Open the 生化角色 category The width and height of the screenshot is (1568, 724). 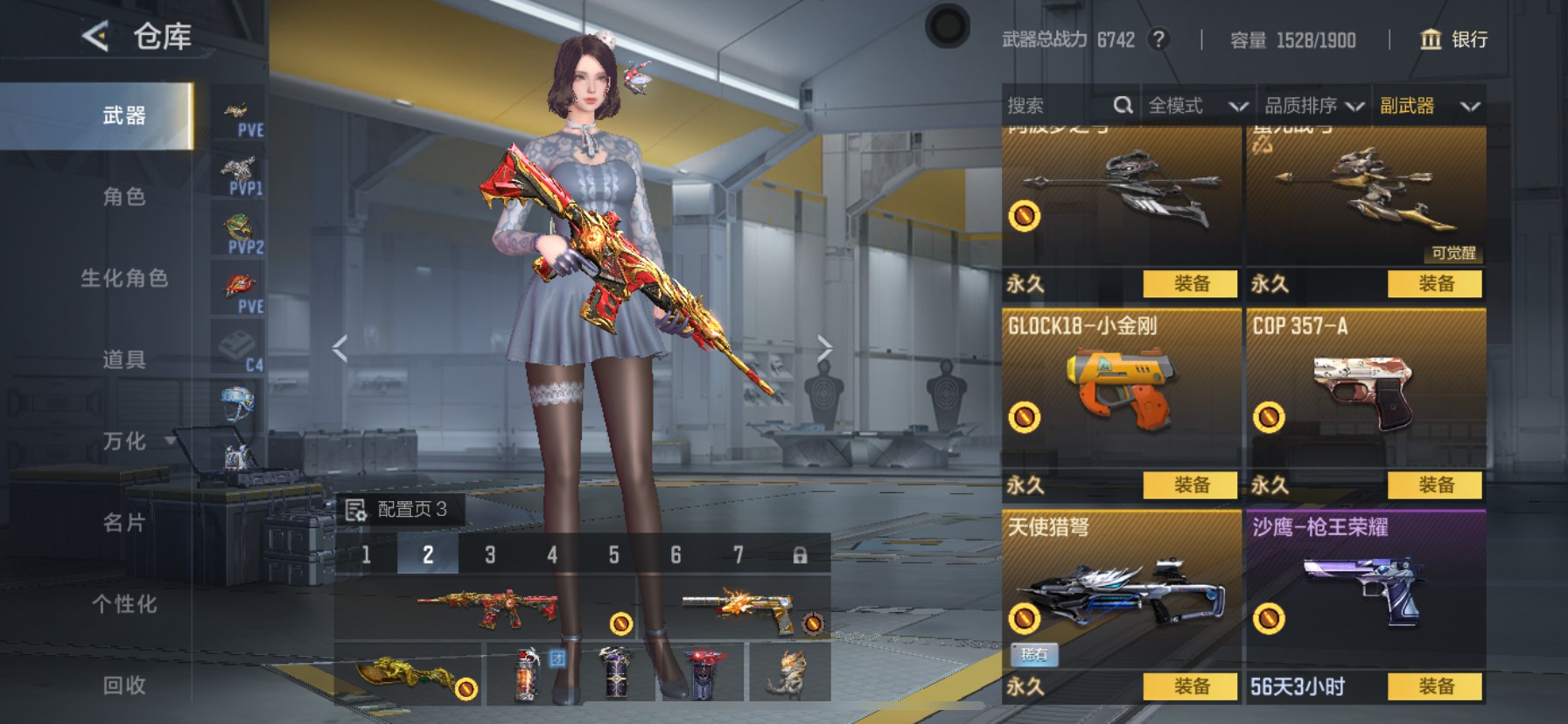124,278
